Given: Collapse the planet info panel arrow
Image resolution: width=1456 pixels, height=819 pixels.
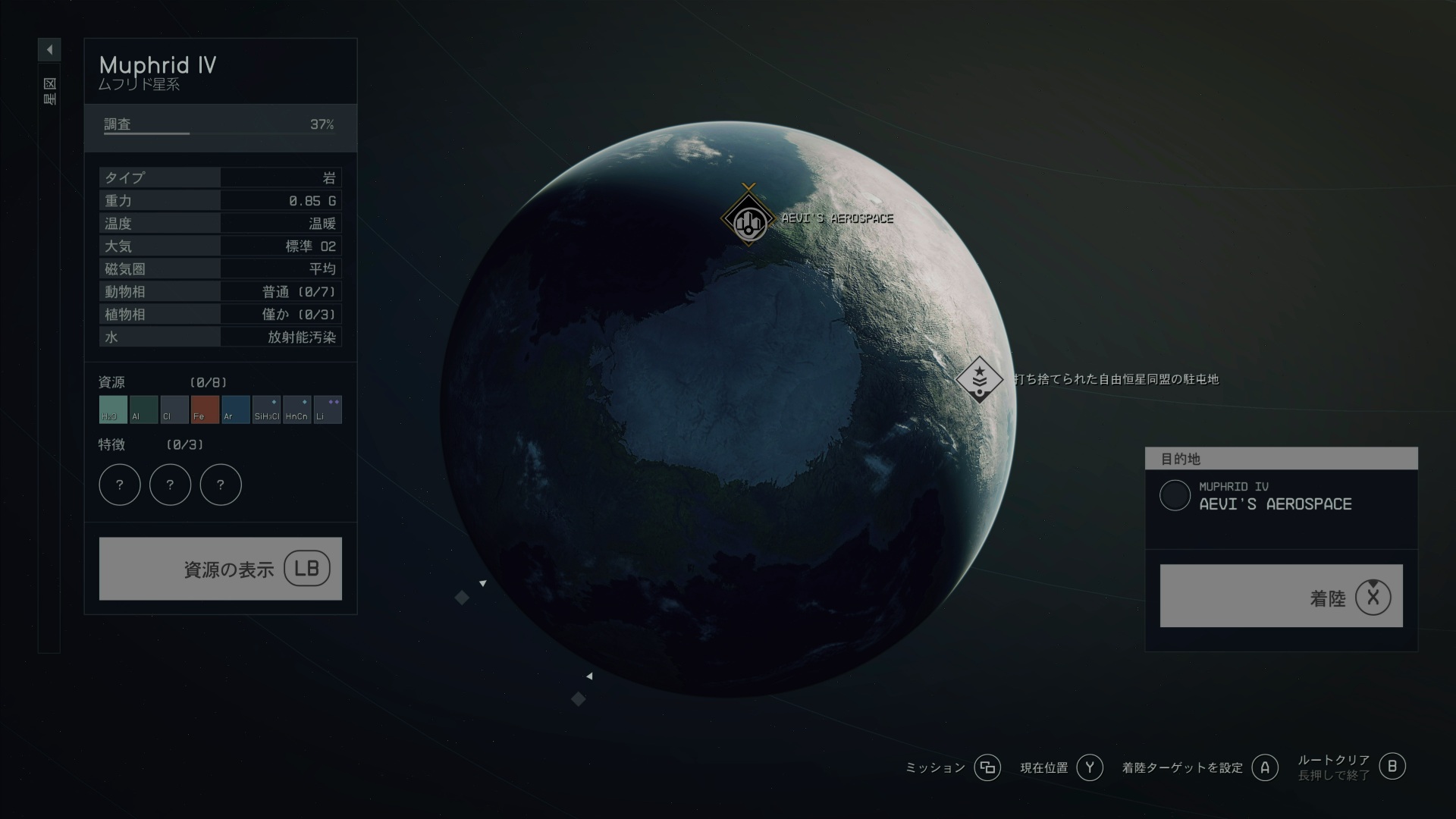Looking at the screenshot, I should [49, 50].
